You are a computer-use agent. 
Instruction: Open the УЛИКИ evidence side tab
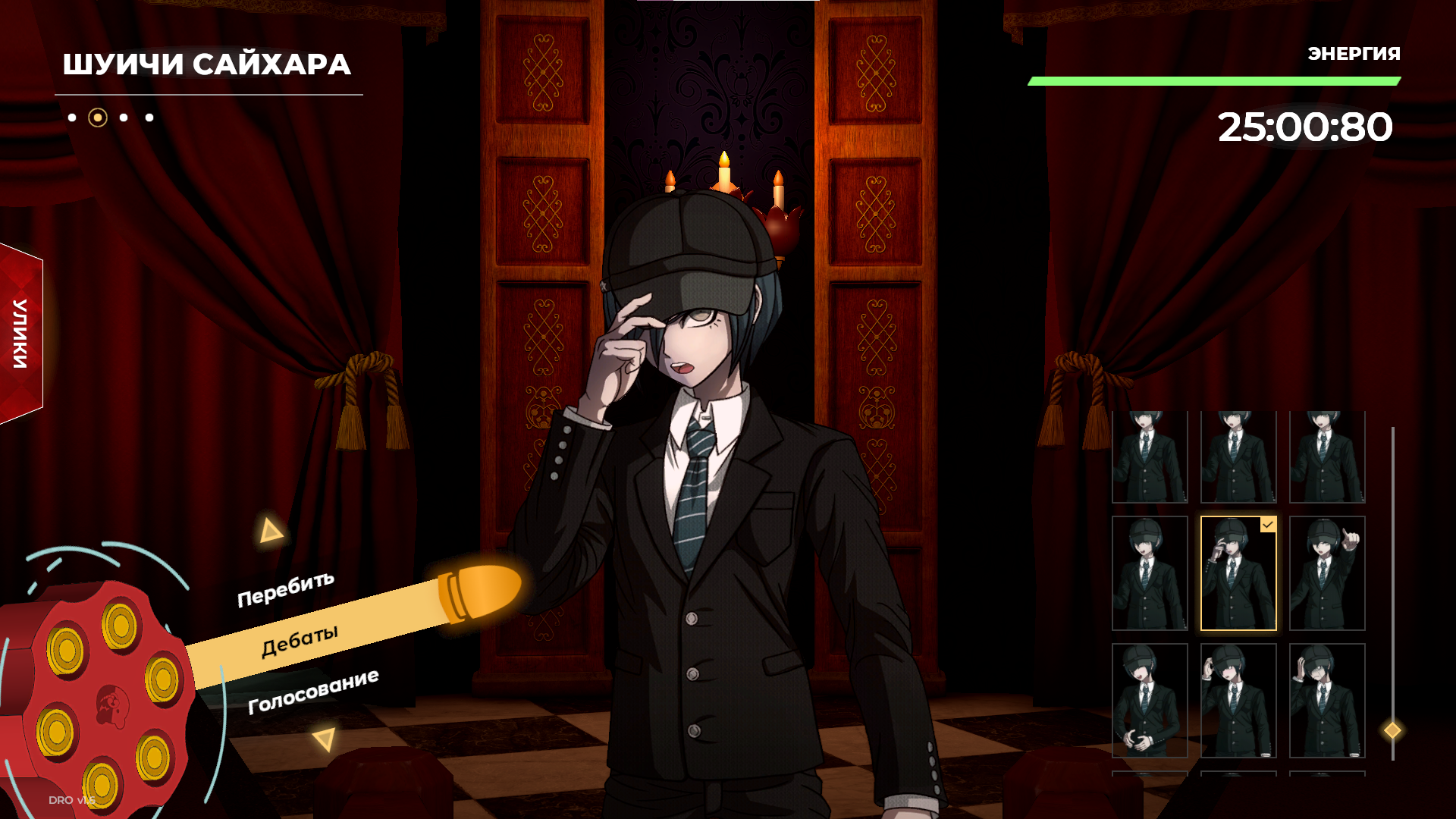click(21, 334)
